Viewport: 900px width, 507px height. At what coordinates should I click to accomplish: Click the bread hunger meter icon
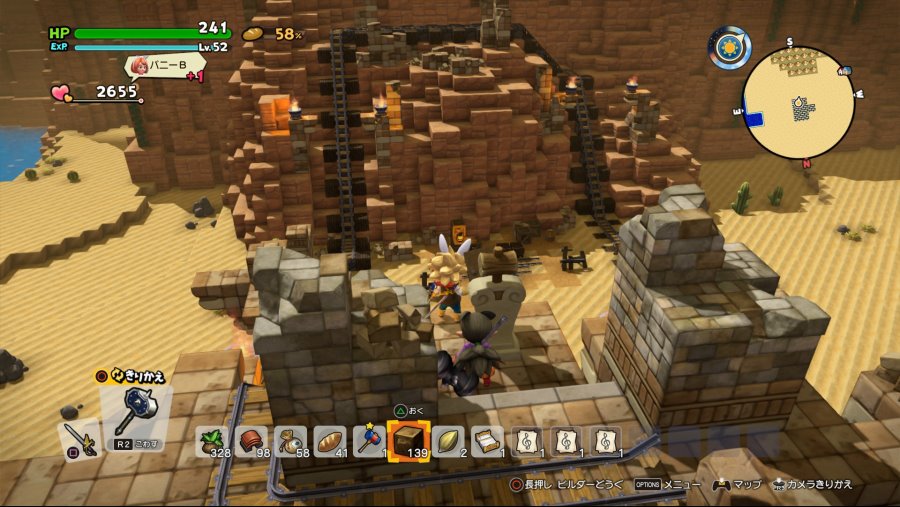(x=254, y=33)
